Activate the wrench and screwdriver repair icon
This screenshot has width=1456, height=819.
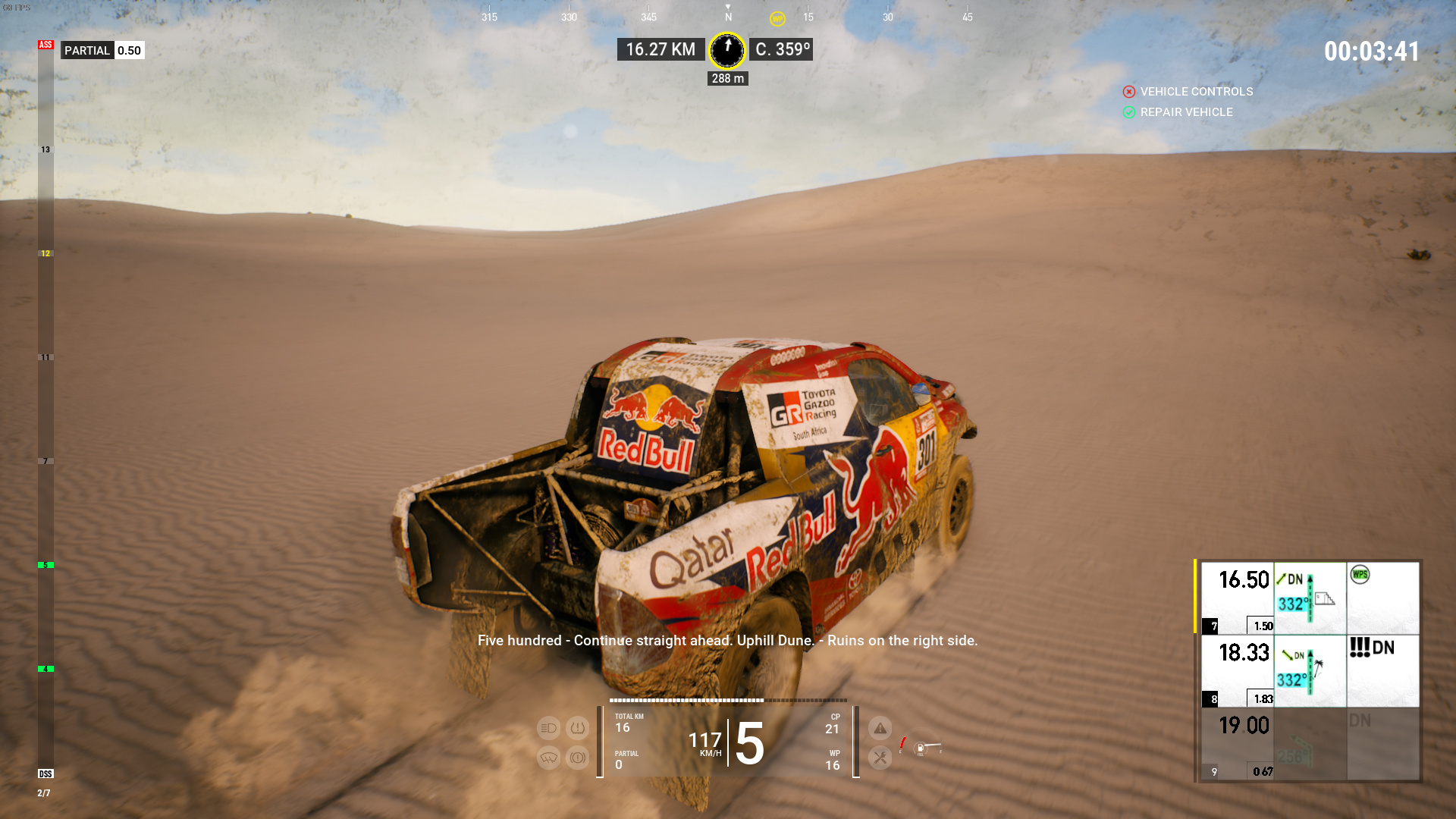[880, 757]
